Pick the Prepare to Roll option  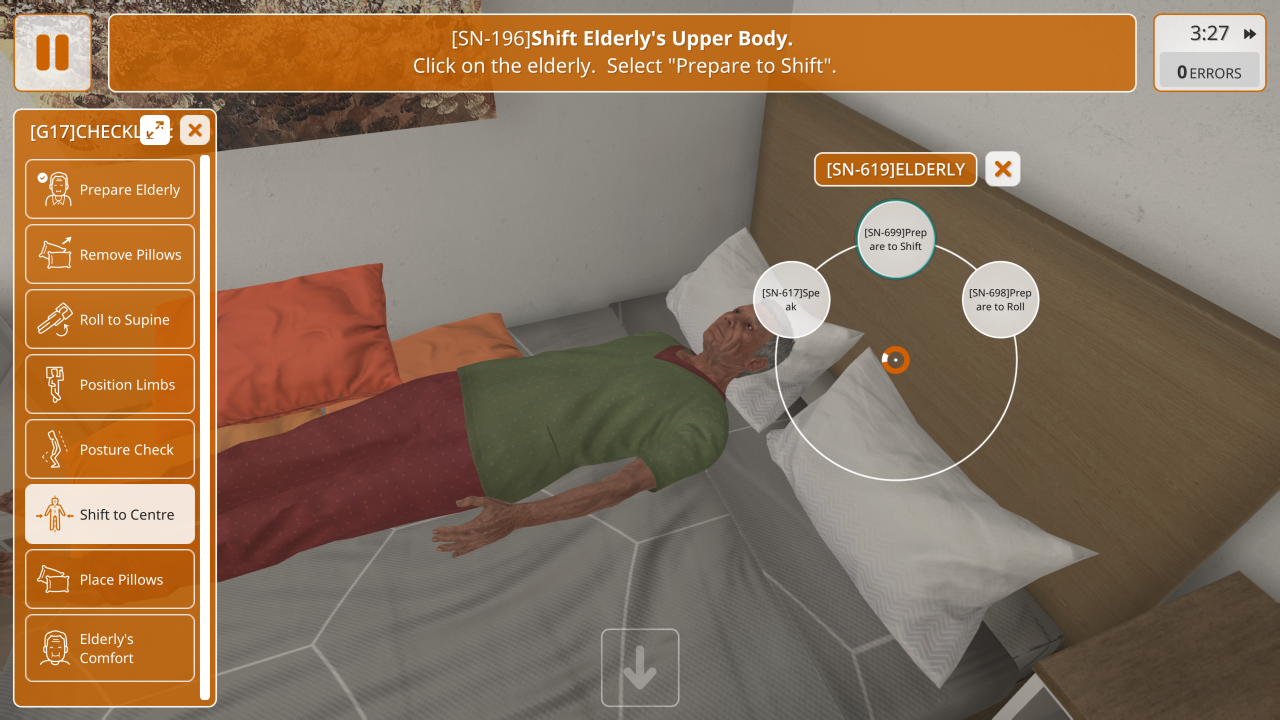1000,299
